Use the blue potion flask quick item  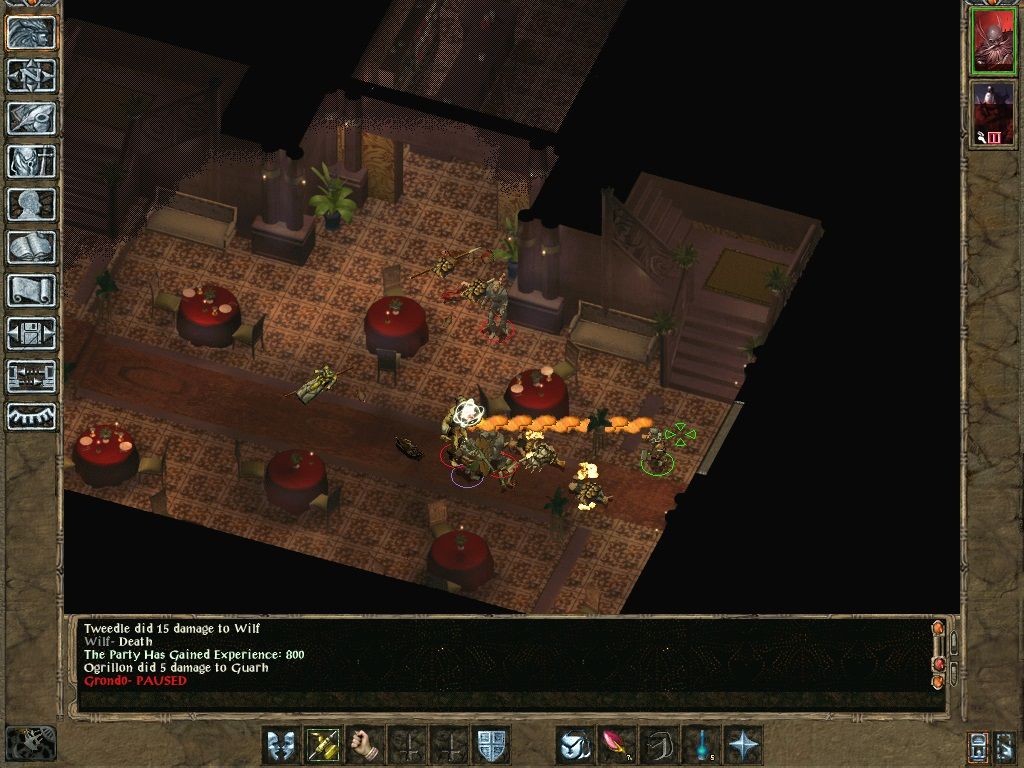pyautogui.click(x=701, y=745)
